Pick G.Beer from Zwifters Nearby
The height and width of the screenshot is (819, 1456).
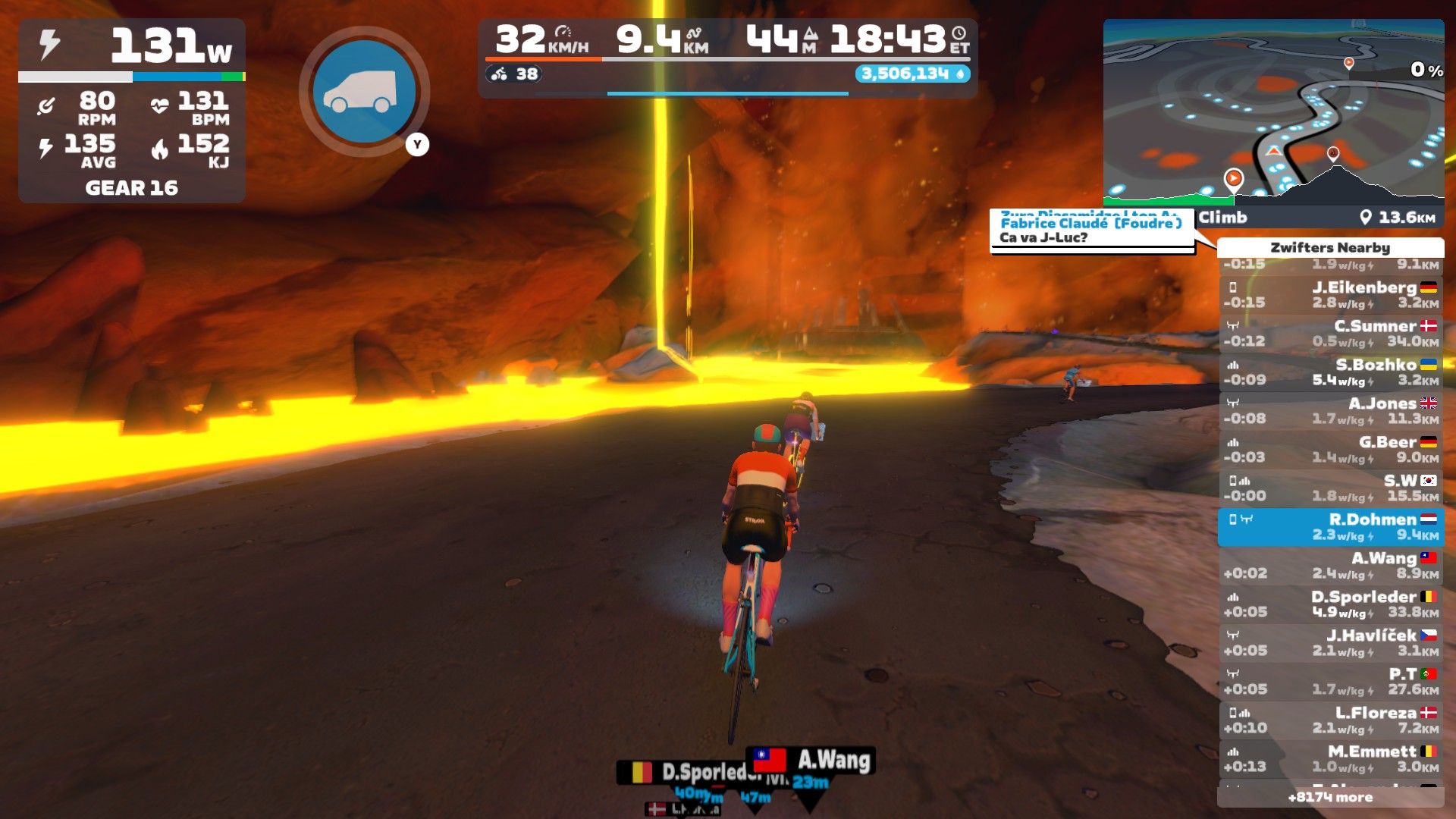point(1330,450)
